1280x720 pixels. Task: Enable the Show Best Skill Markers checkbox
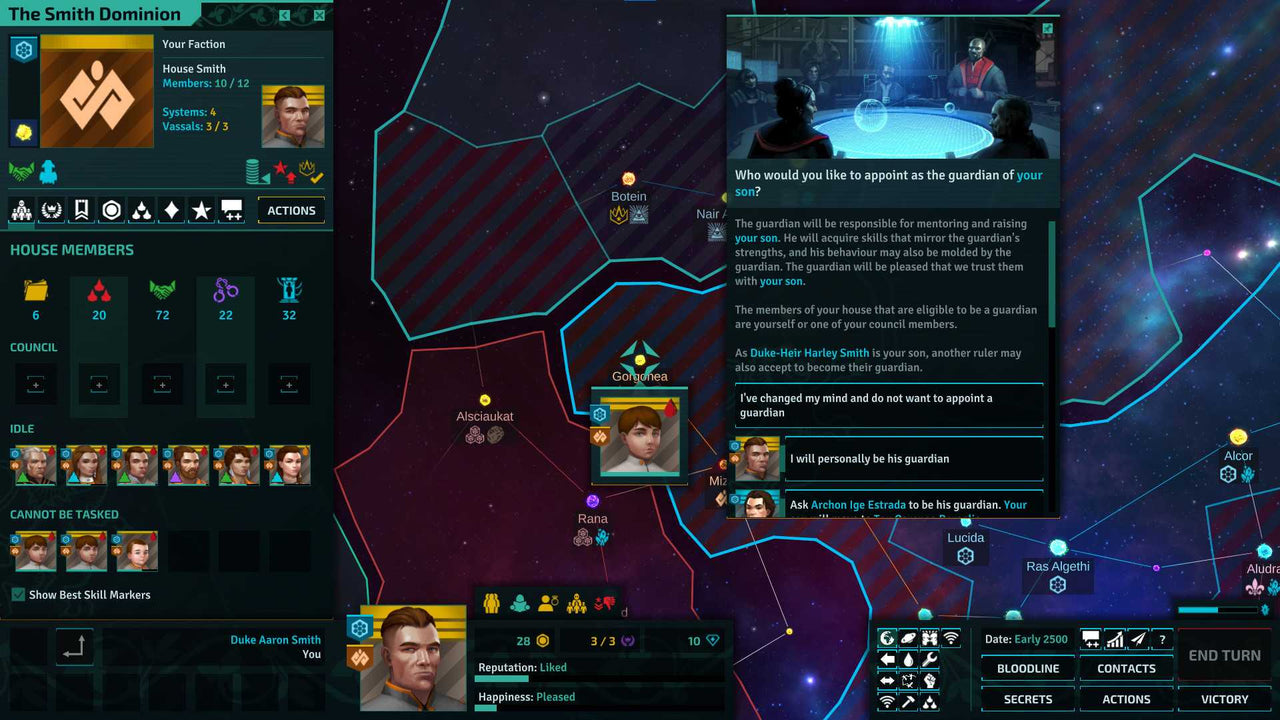tap(18, 594)
